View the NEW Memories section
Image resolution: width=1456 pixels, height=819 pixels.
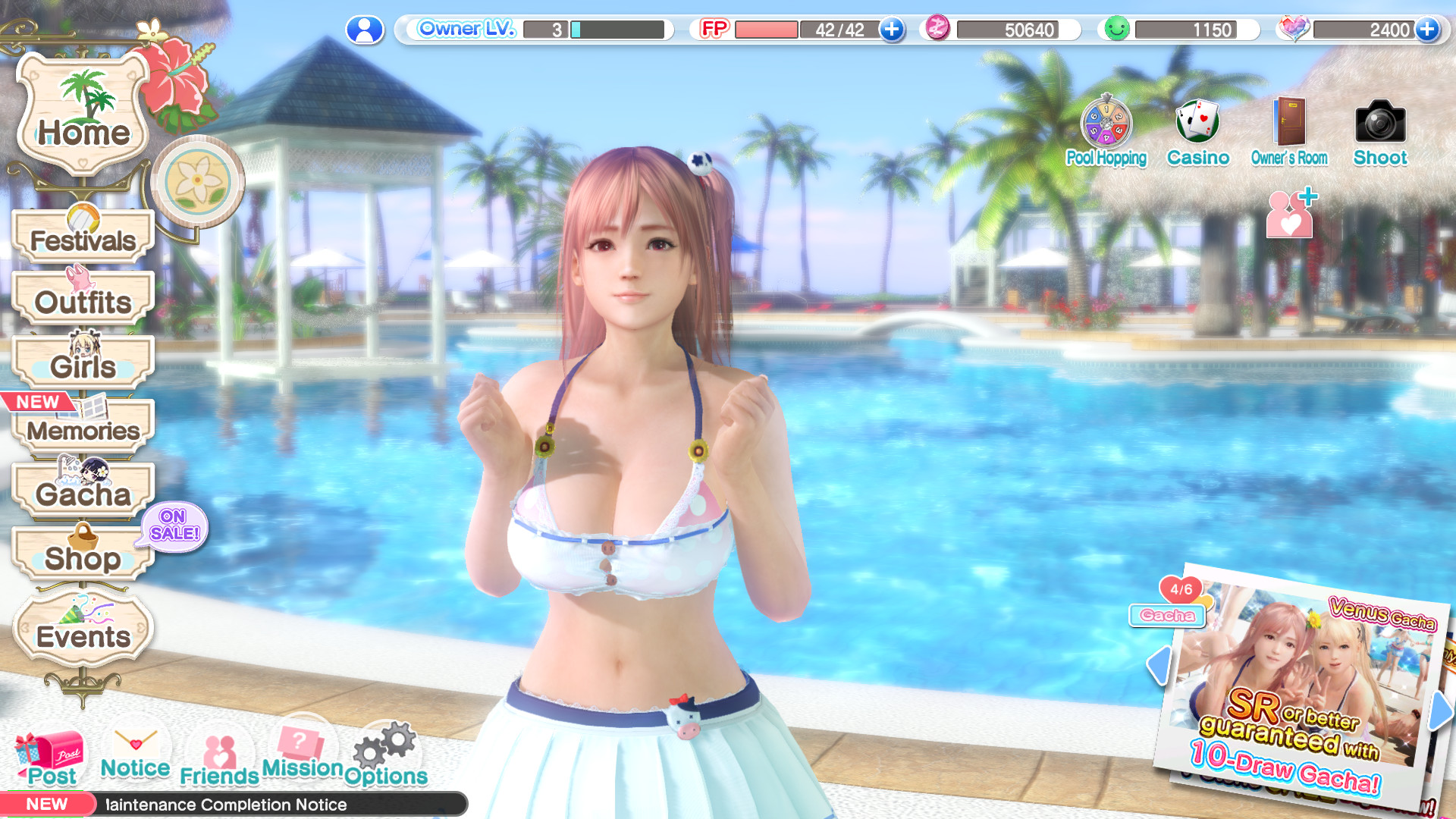[x=83, y=430]
